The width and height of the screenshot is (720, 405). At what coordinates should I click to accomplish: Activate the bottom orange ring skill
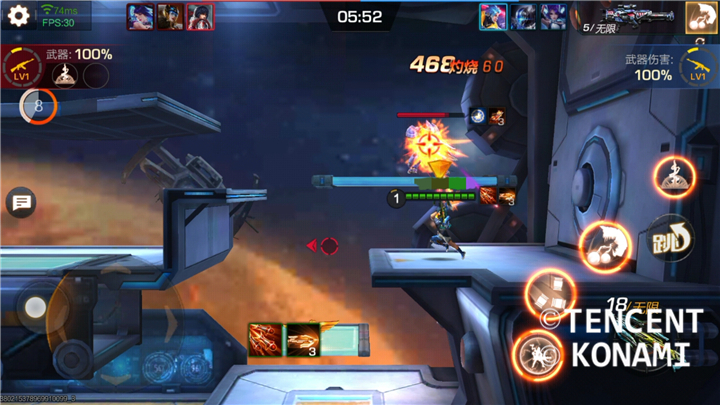tap(538, 353)
